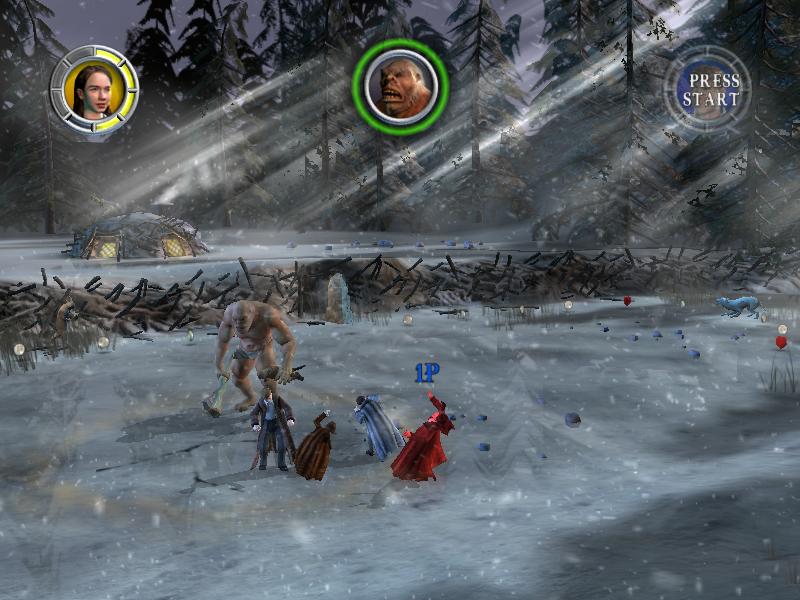Image resolution: width=800 pixels, height=600 pixels.
Task: Click the ogre enemy portrait
Action: [x=401, y=87]
